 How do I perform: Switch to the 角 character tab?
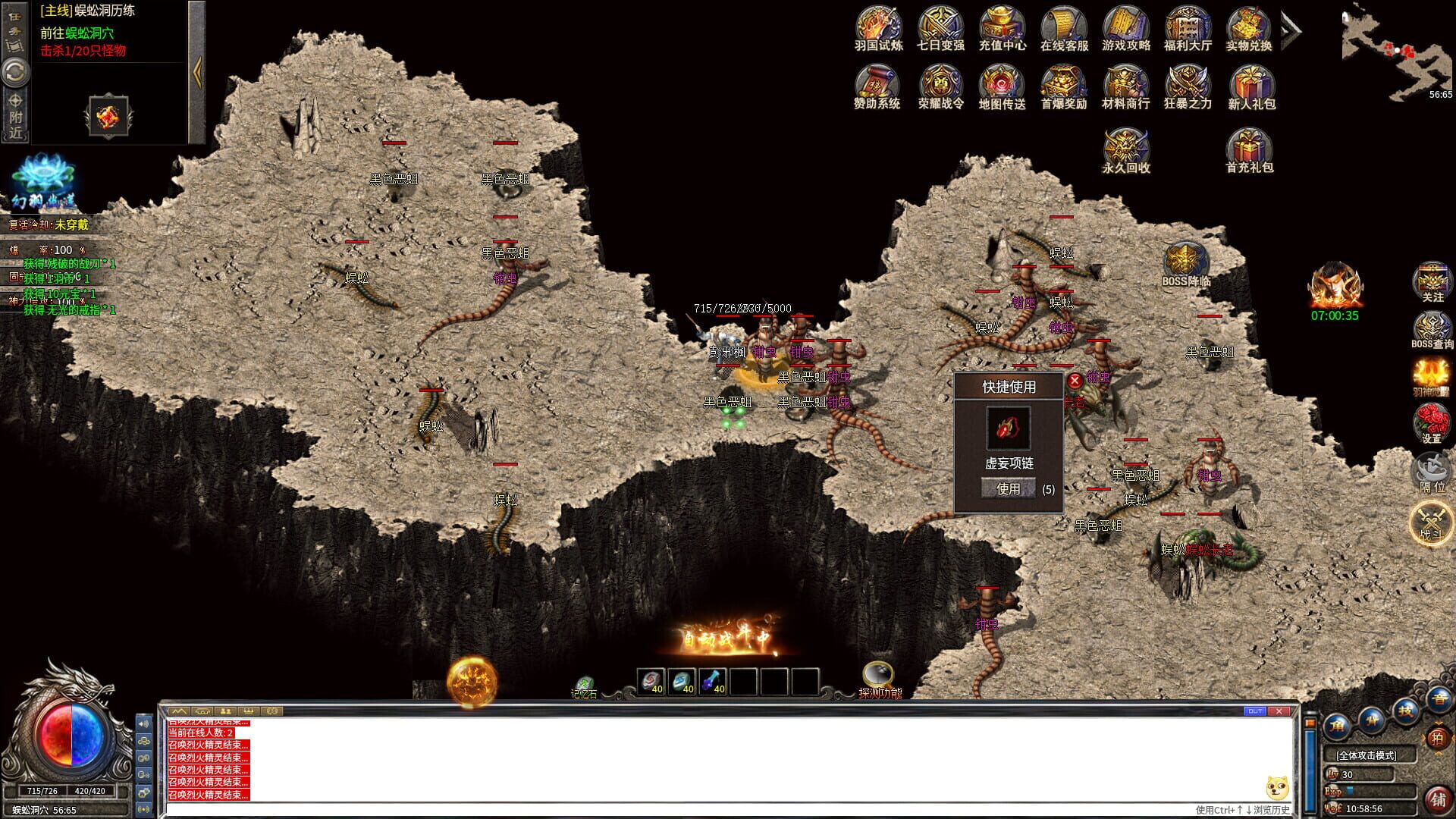1336,726
